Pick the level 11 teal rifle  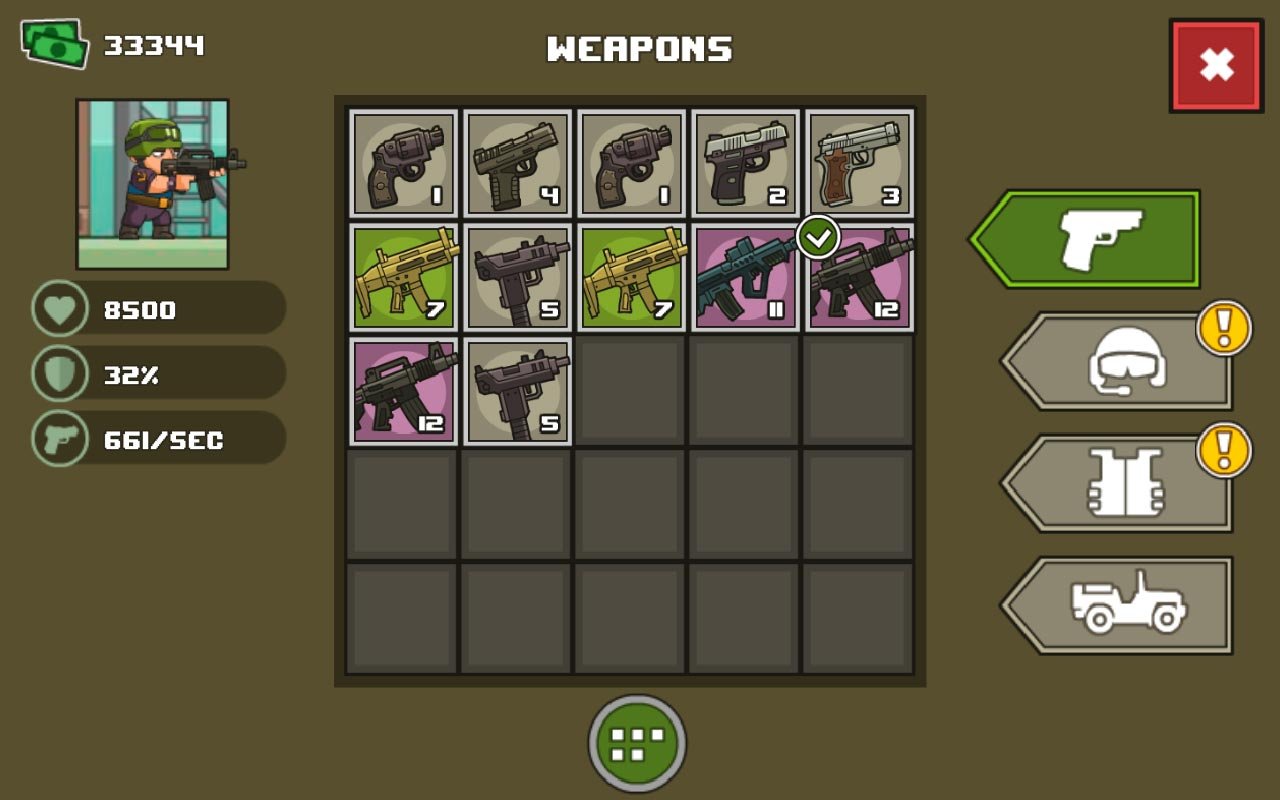745,277
